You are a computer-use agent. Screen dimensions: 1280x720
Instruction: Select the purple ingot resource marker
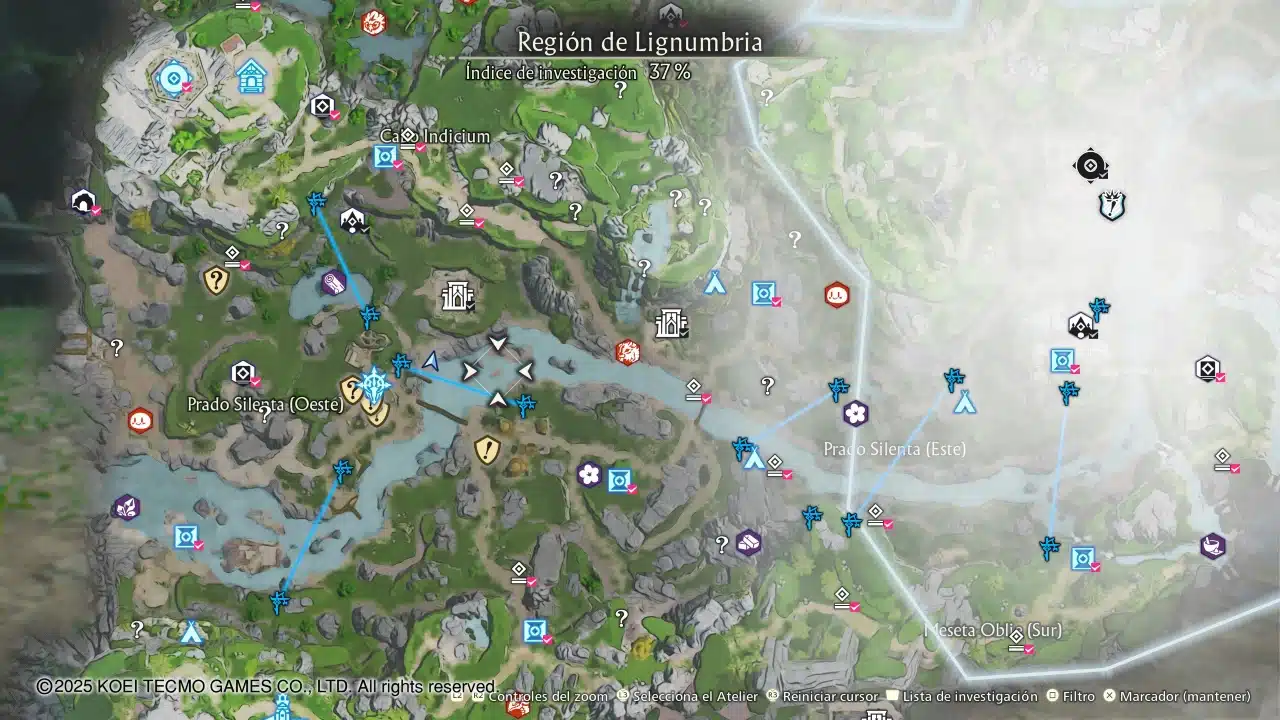point(748,542)
